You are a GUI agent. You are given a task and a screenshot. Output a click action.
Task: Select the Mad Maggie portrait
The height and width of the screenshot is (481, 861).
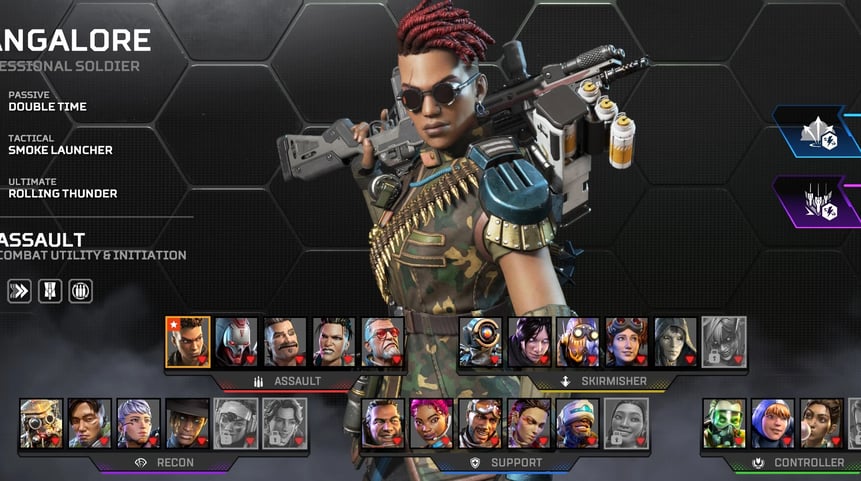click(x=335, y=342)
